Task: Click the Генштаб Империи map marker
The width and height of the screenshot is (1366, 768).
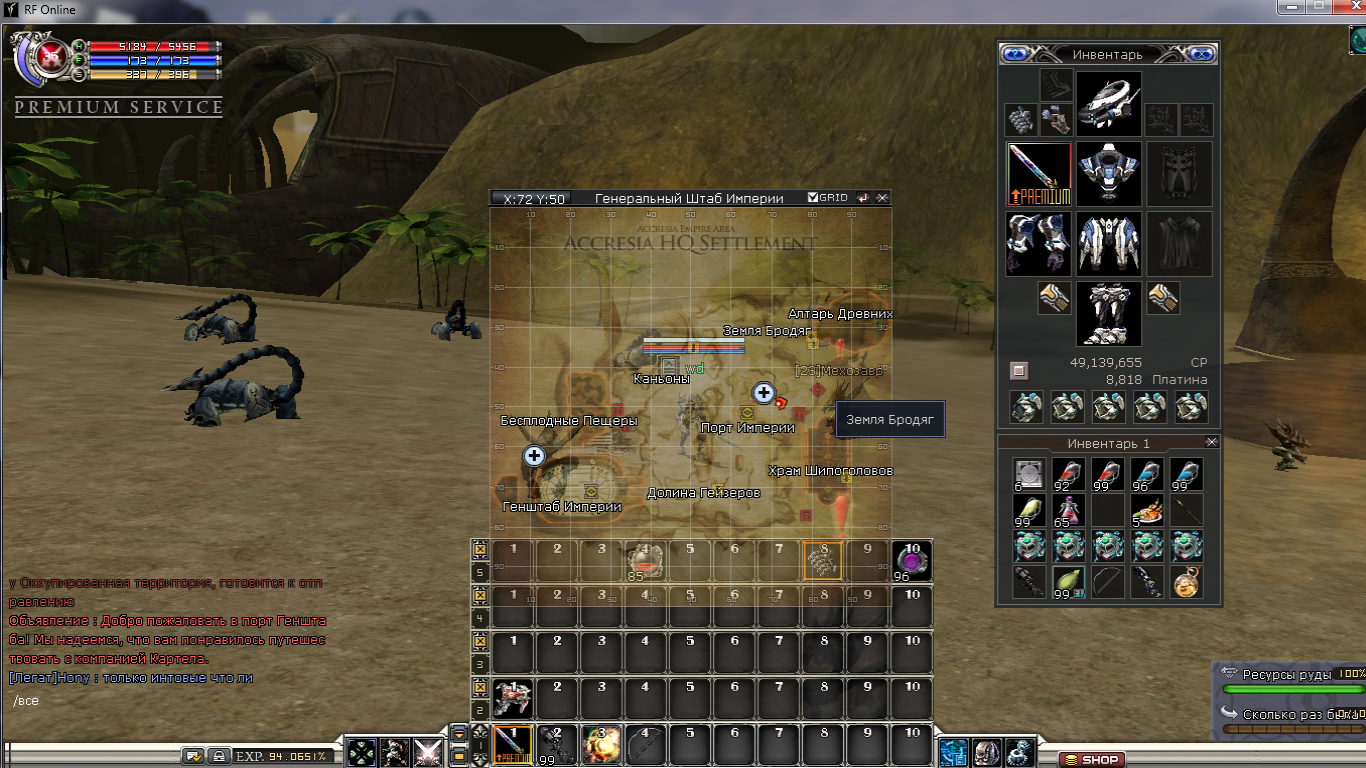Action: [x=590, y=491]
